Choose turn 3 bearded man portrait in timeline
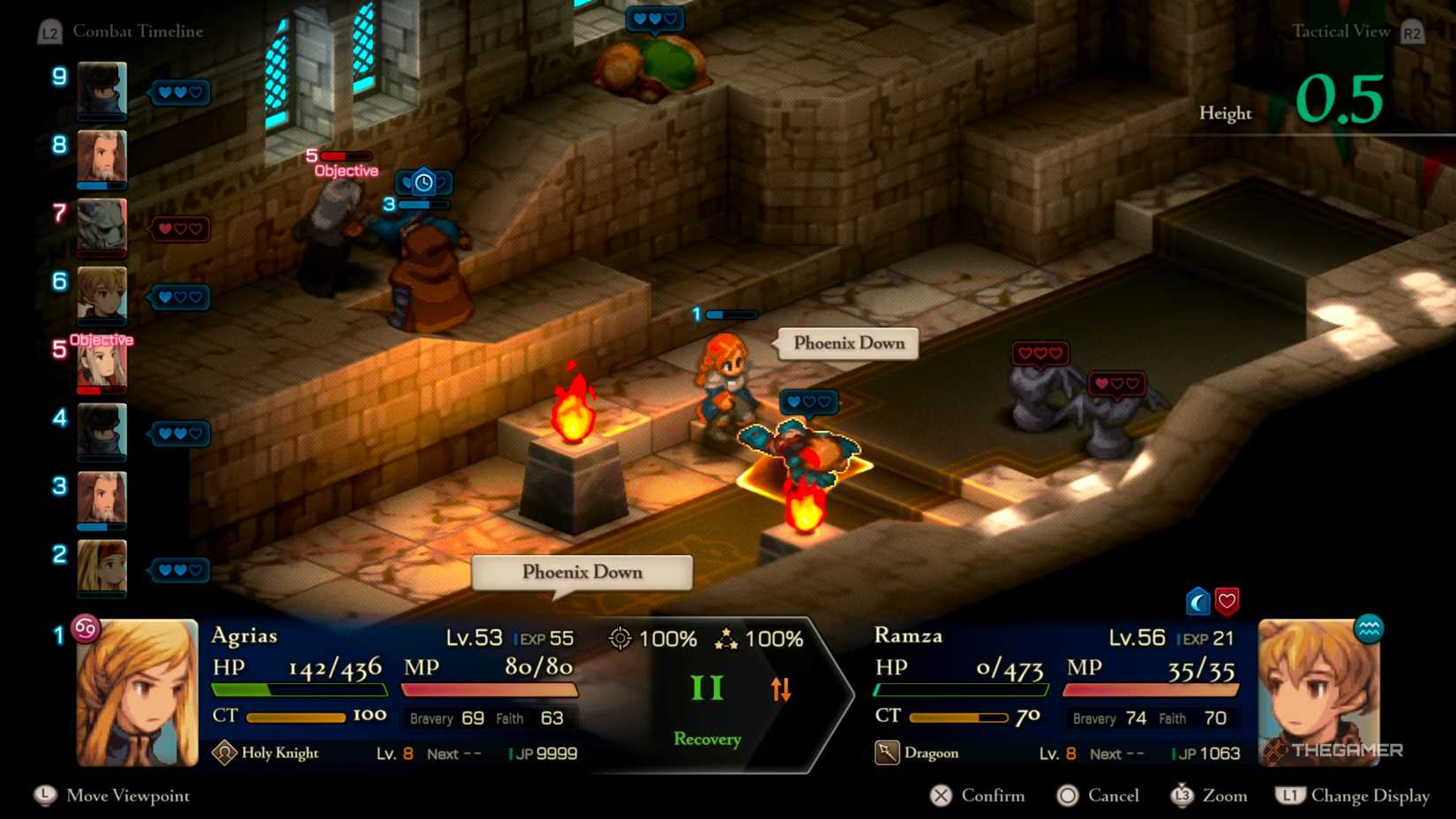Image resolution: width=1456 pixels, height=819 pixels. point(101,500)
